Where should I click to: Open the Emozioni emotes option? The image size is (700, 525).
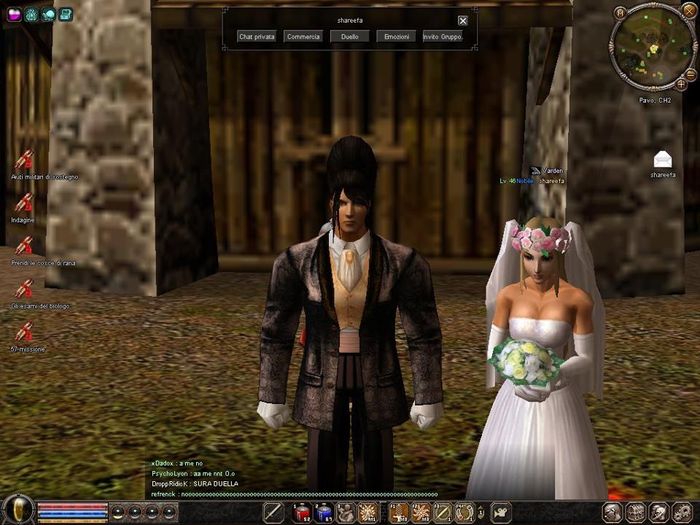point(395,36)
